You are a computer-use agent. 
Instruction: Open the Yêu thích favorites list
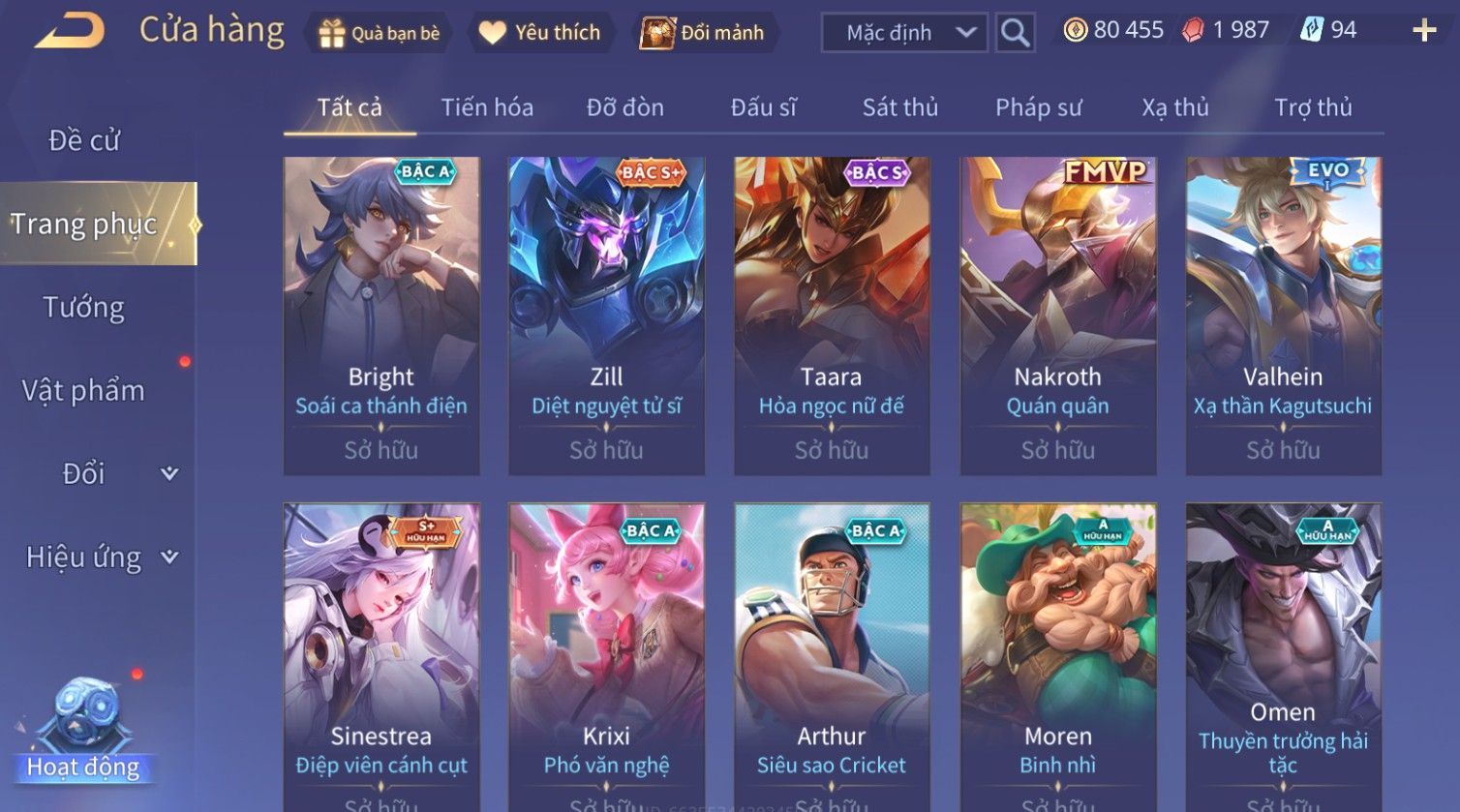click(540, 33)
